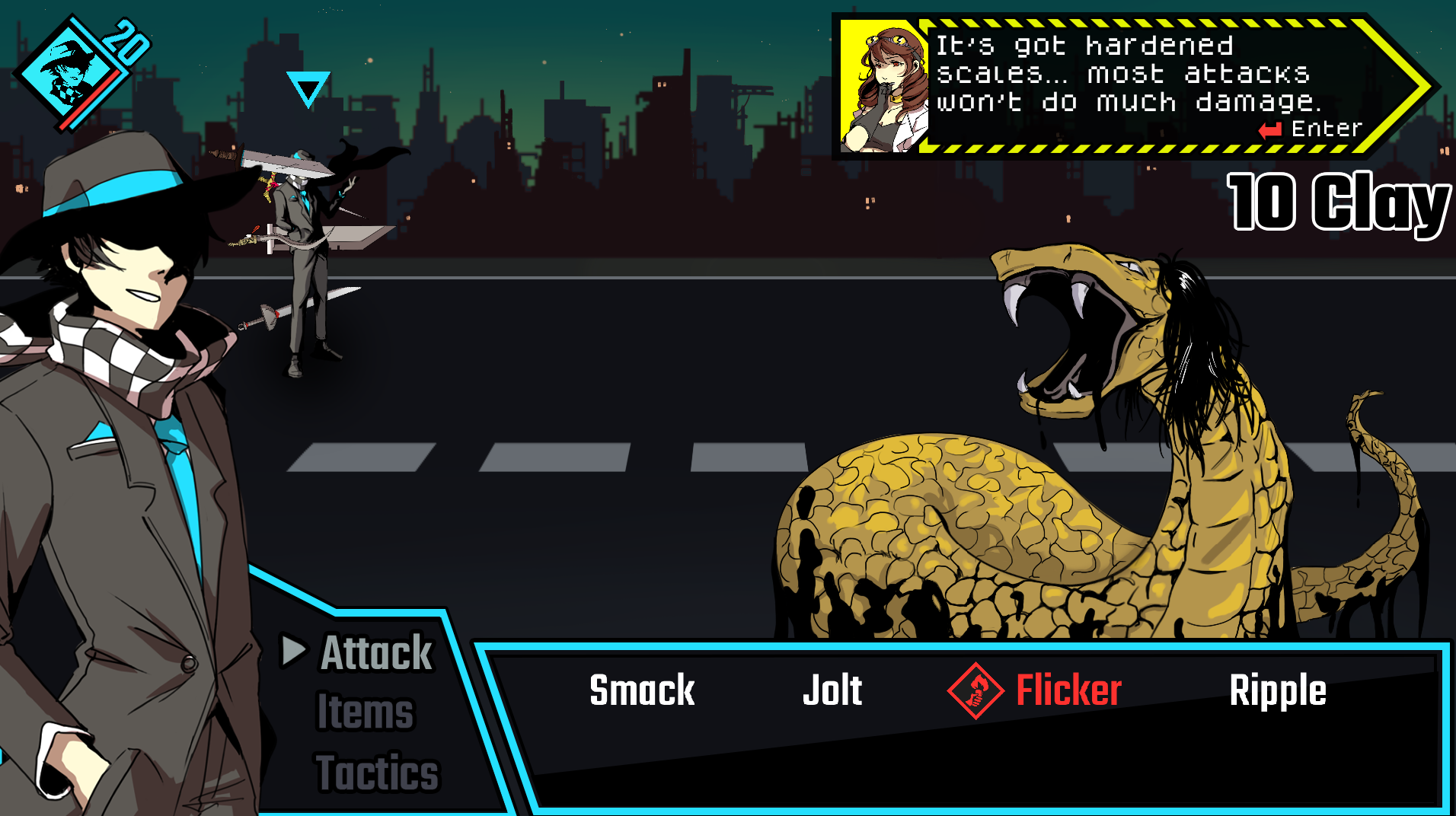
Task: Open the Tactics menu
Action: click(377, 773)
